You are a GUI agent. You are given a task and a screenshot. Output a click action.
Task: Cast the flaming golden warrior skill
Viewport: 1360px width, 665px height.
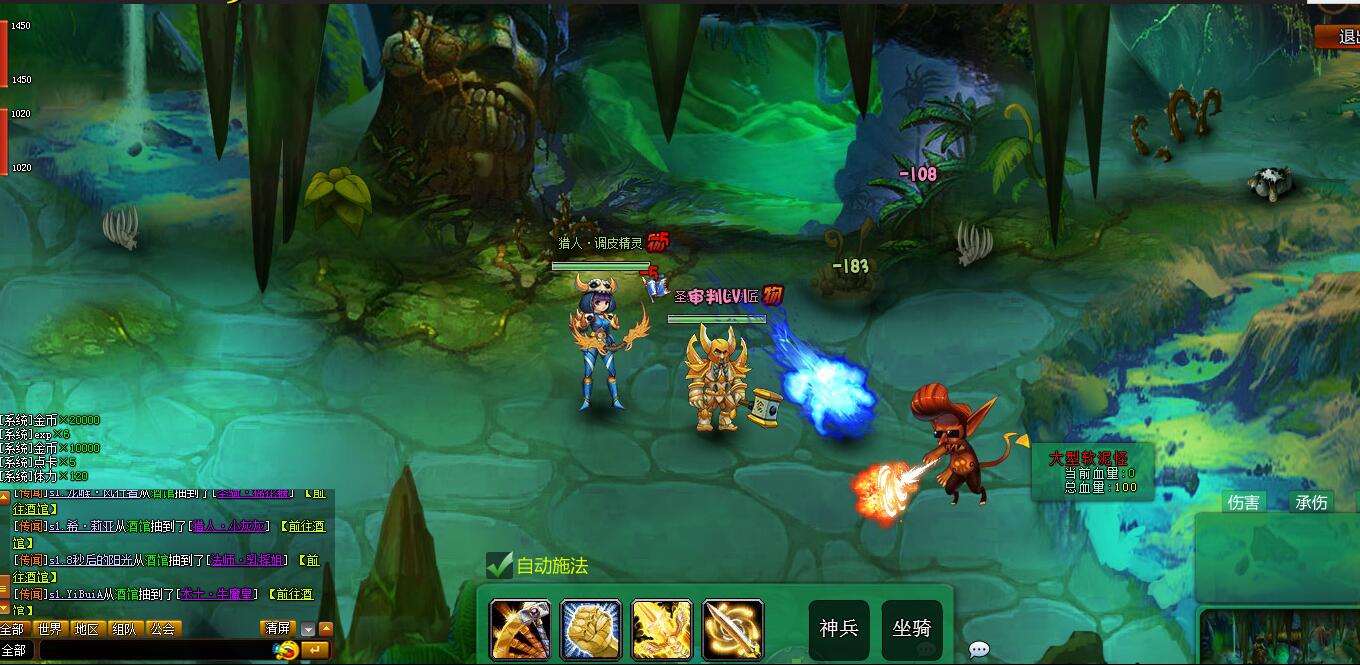(662, 630)
